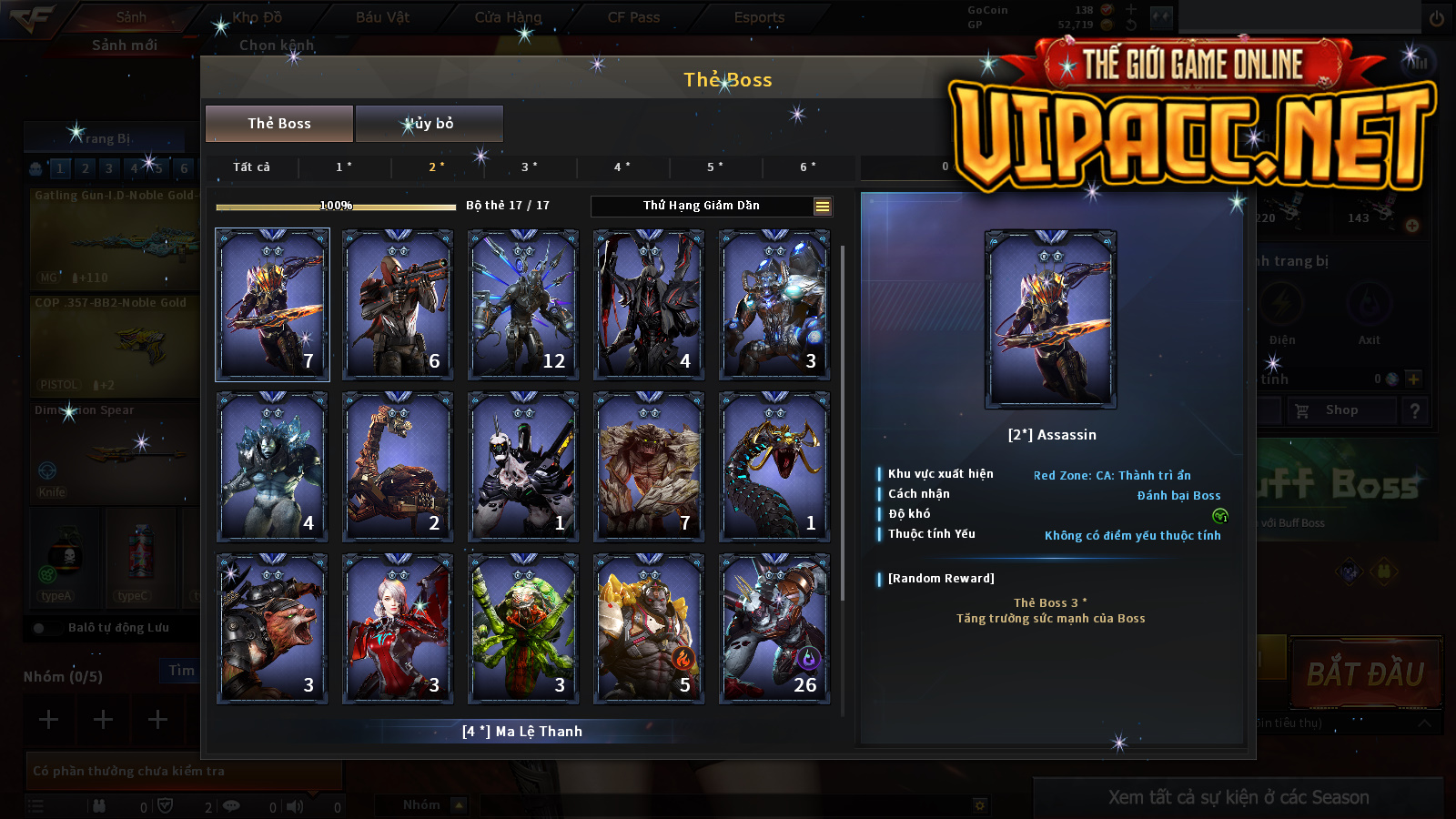
Task: Select the Assassin card with count 7
Action: point(272,304)
